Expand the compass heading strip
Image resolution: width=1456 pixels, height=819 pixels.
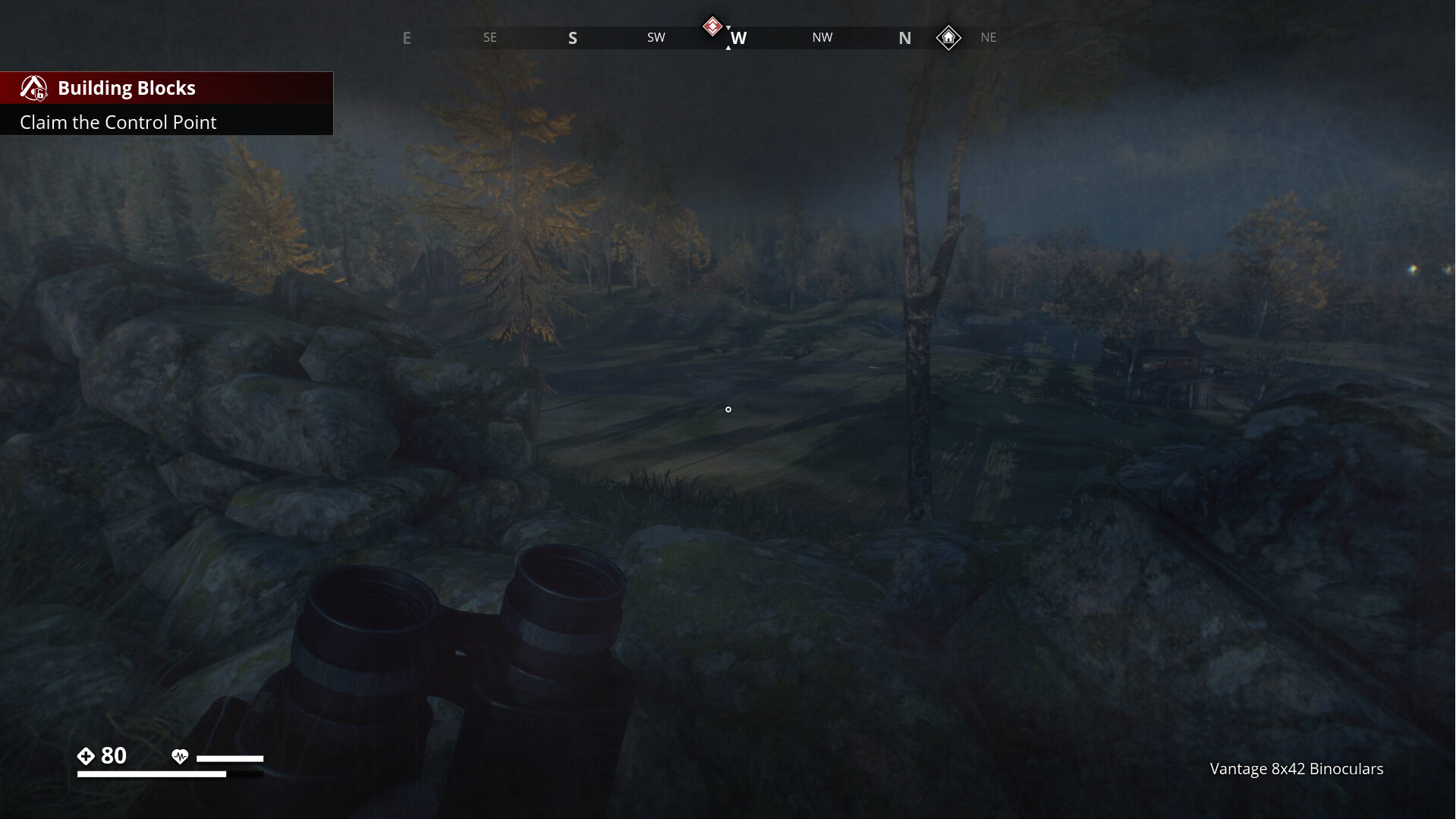[728, 37]
